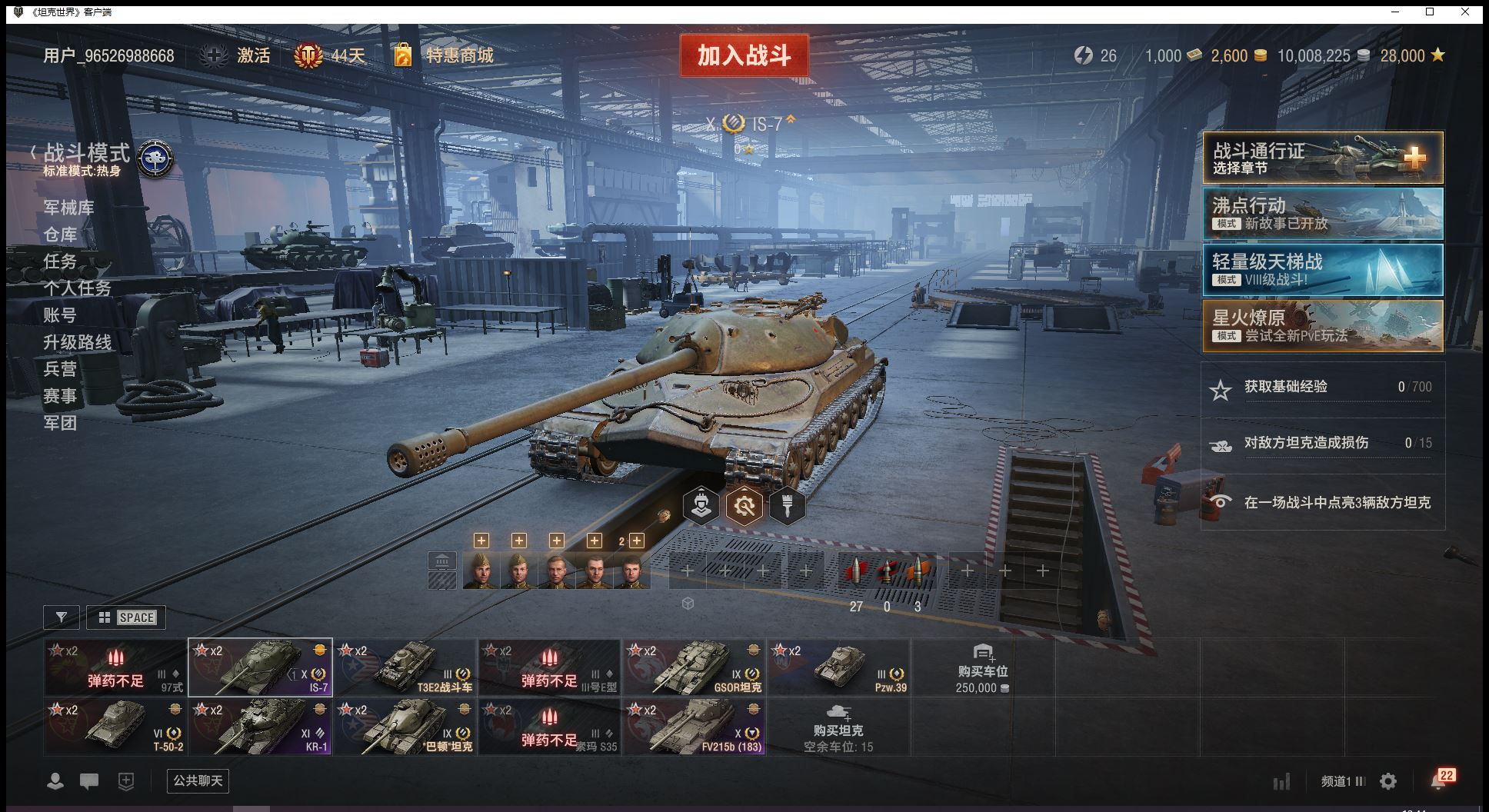Select the FV215b (183) tank card

pos(694,727)
